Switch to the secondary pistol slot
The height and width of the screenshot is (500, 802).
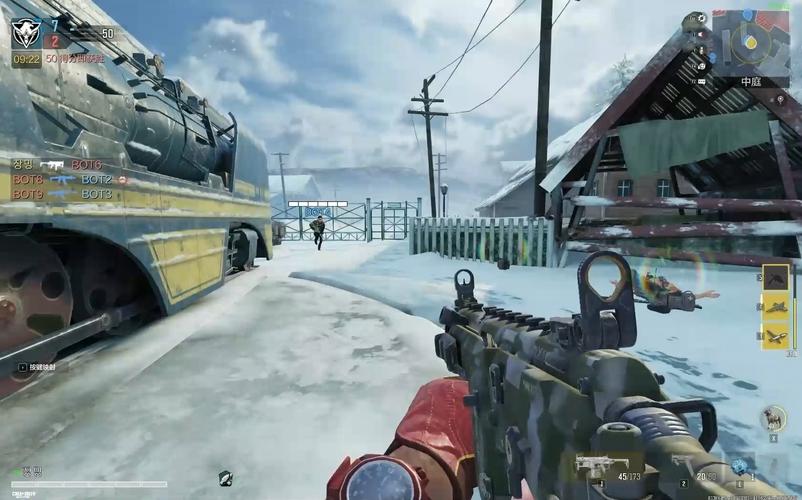[682, 464]
